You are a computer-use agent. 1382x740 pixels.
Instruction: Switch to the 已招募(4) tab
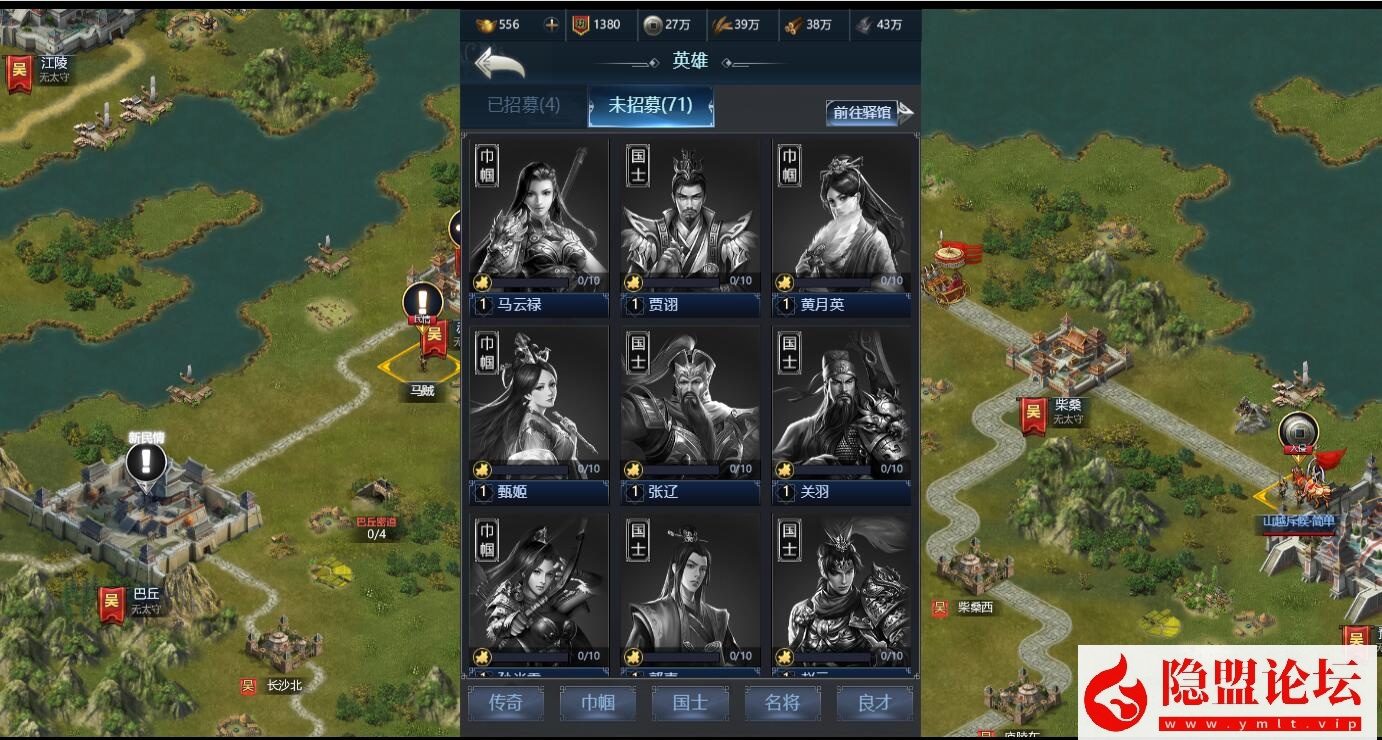click(523, 106)
